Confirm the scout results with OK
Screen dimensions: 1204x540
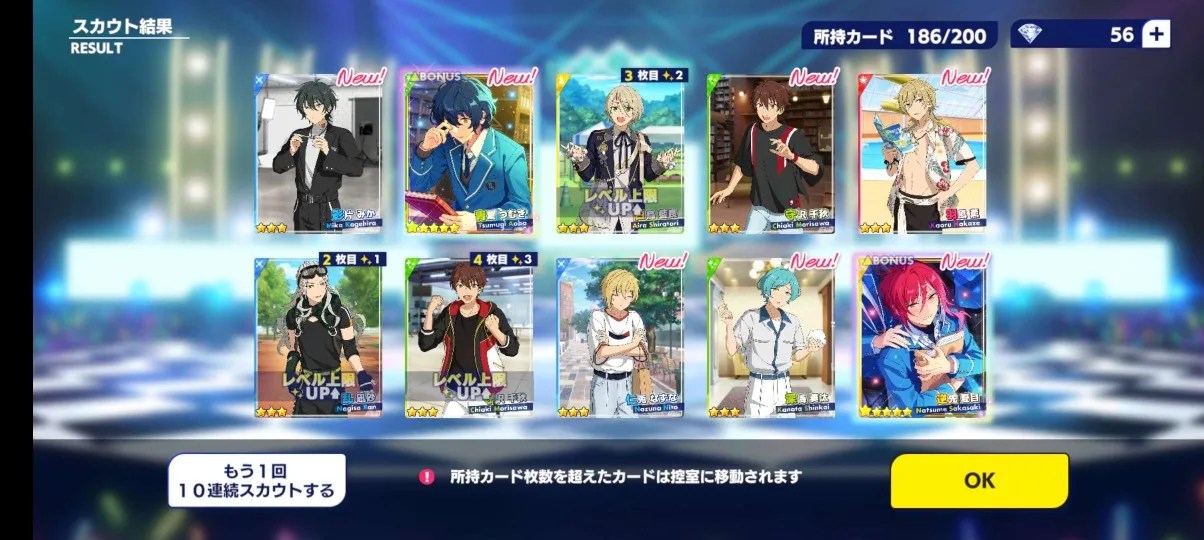pos(979,480)
